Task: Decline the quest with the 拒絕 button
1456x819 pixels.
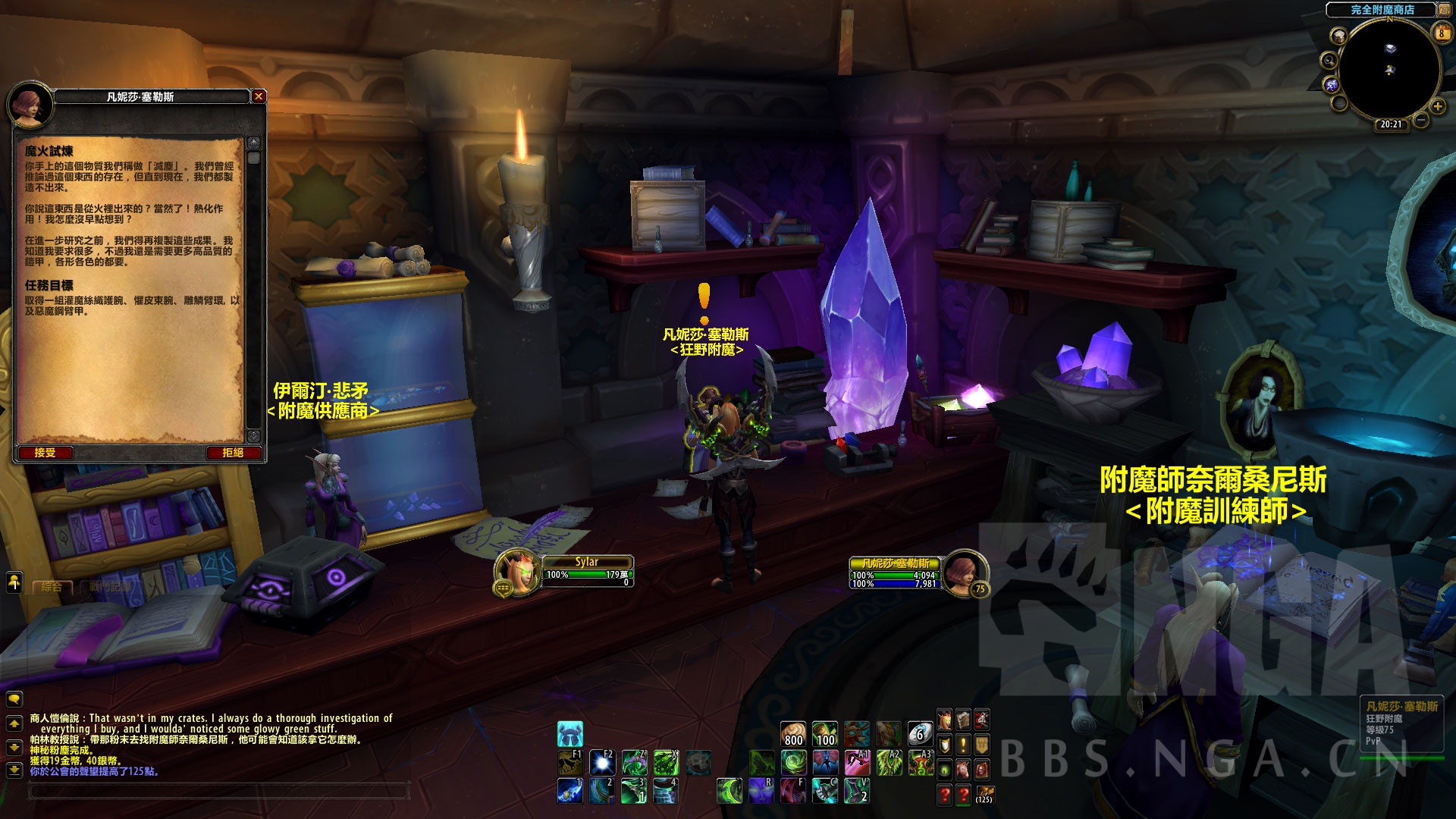Action: click(x=233, y=453)
